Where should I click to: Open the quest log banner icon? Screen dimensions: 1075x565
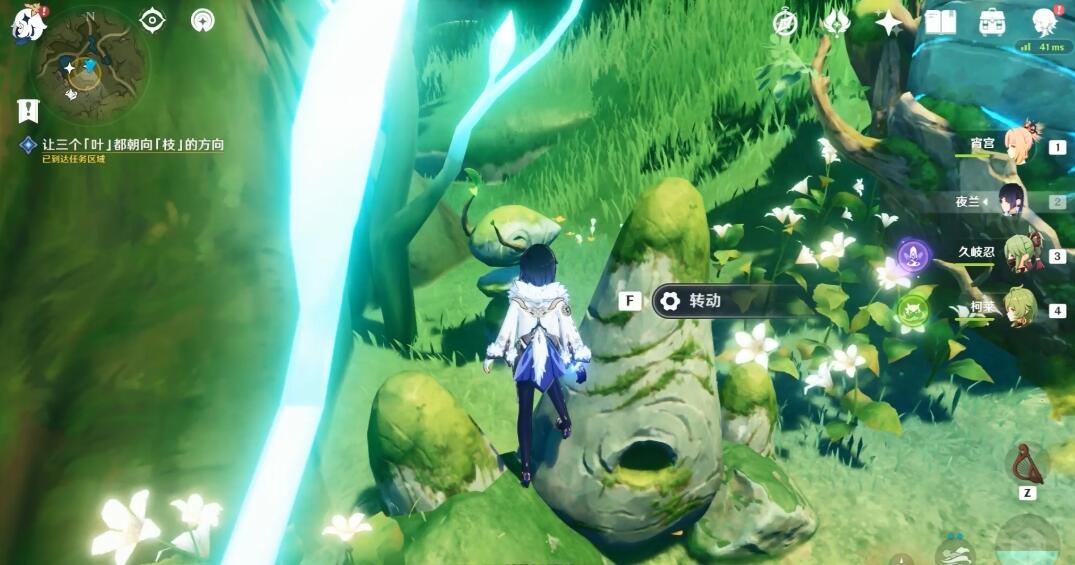[x=28, y=111]
